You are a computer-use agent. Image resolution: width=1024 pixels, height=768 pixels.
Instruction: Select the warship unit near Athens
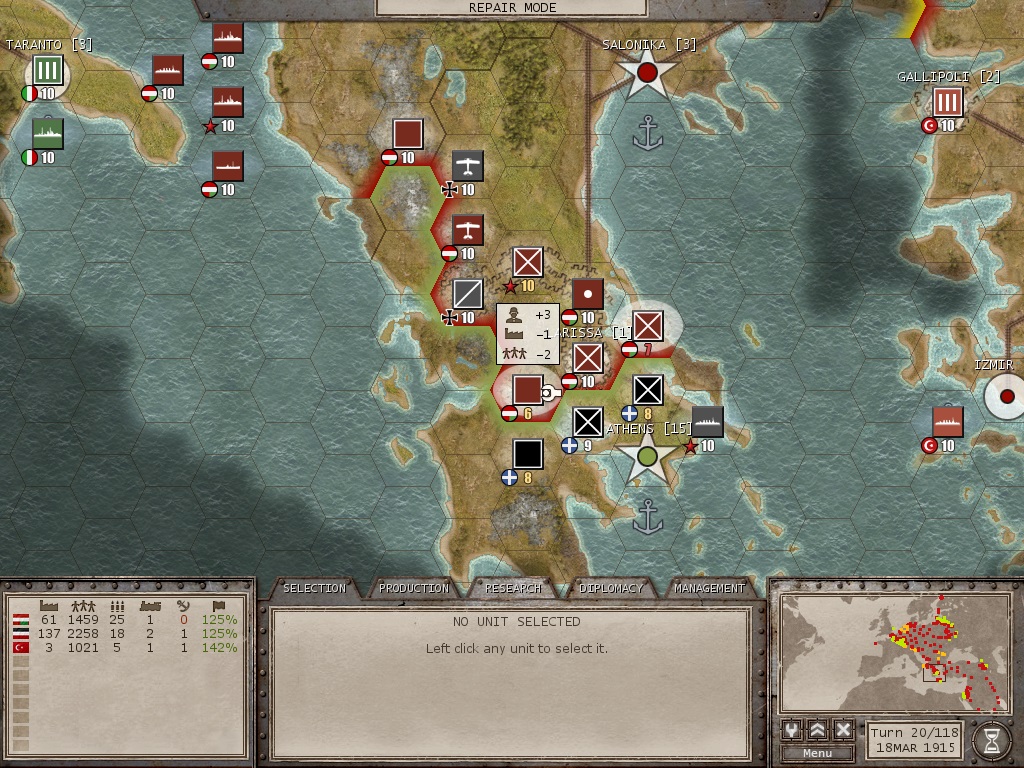pyautogui.click(x=707, y=422)
